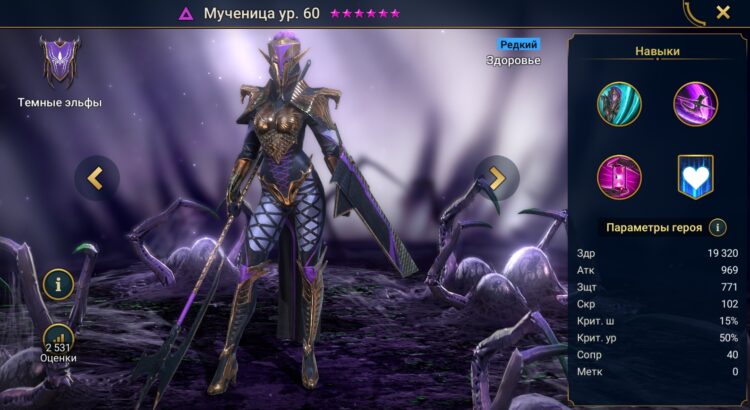Select the teal slash skill icon

[619, 104]
